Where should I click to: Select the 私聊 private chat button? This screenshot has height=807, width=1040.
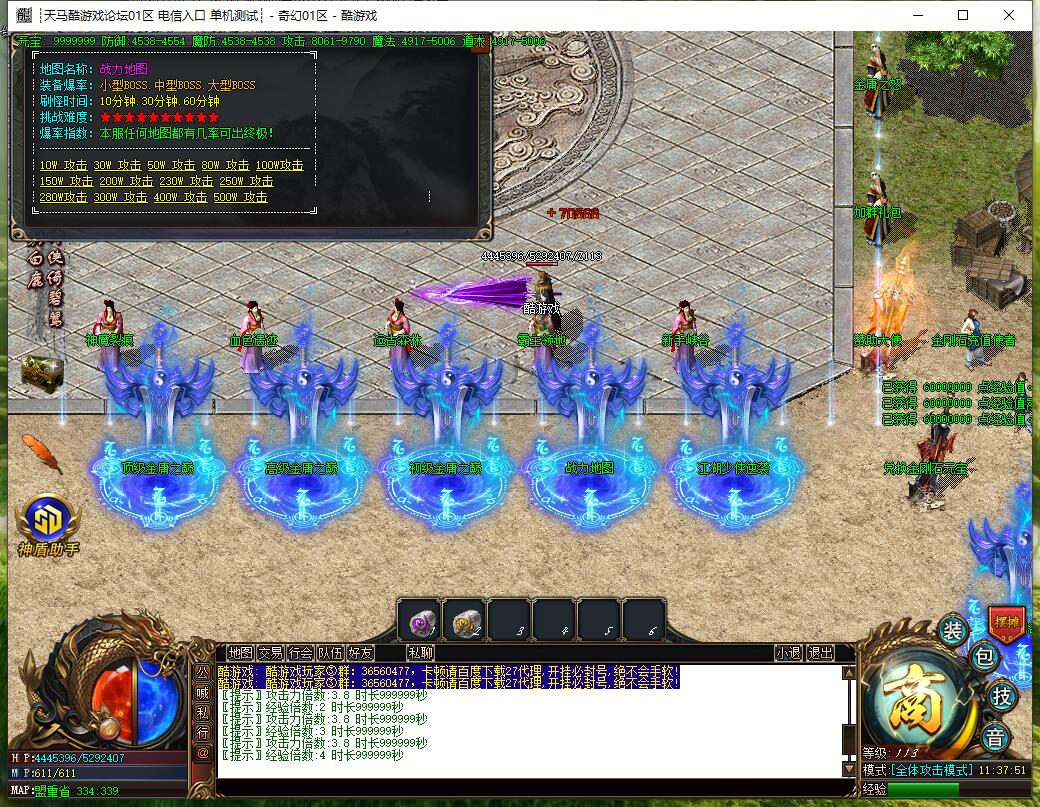point(421,653)
